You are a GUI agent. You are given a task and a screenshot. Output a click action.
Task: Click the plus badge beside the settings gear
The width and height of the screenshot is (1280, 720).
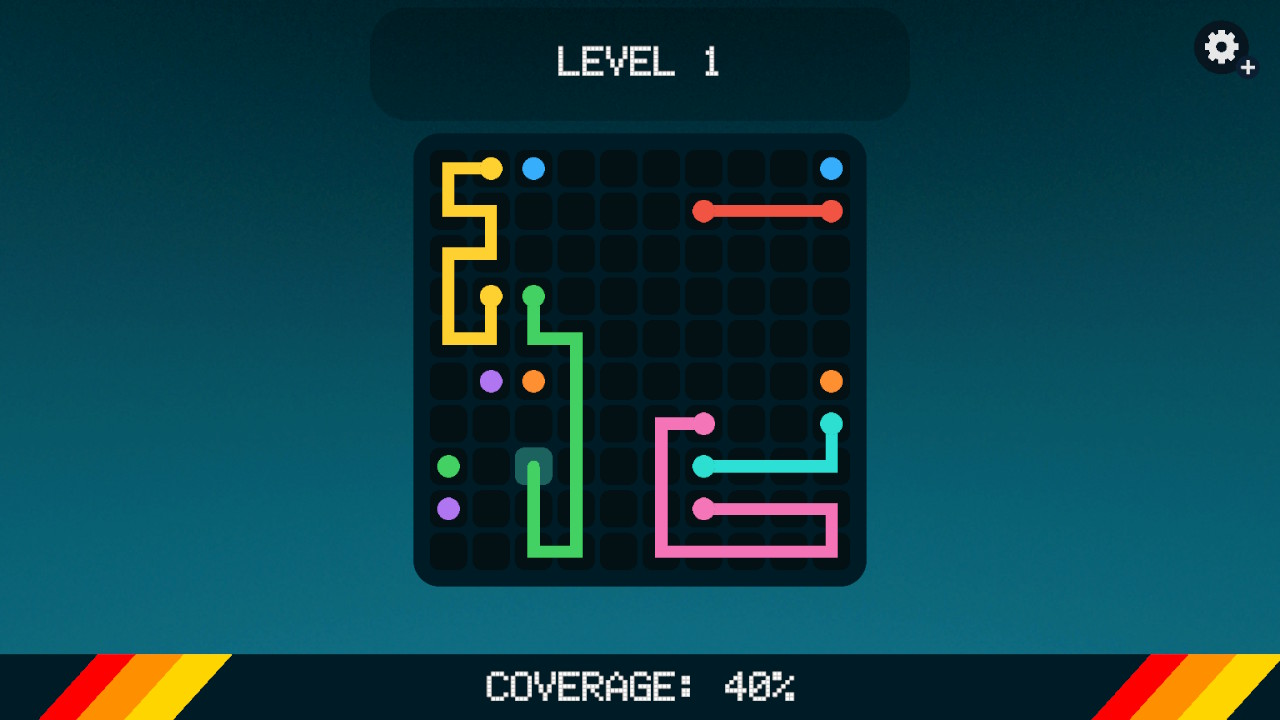pyautogui.click(x=1247, y=66)
